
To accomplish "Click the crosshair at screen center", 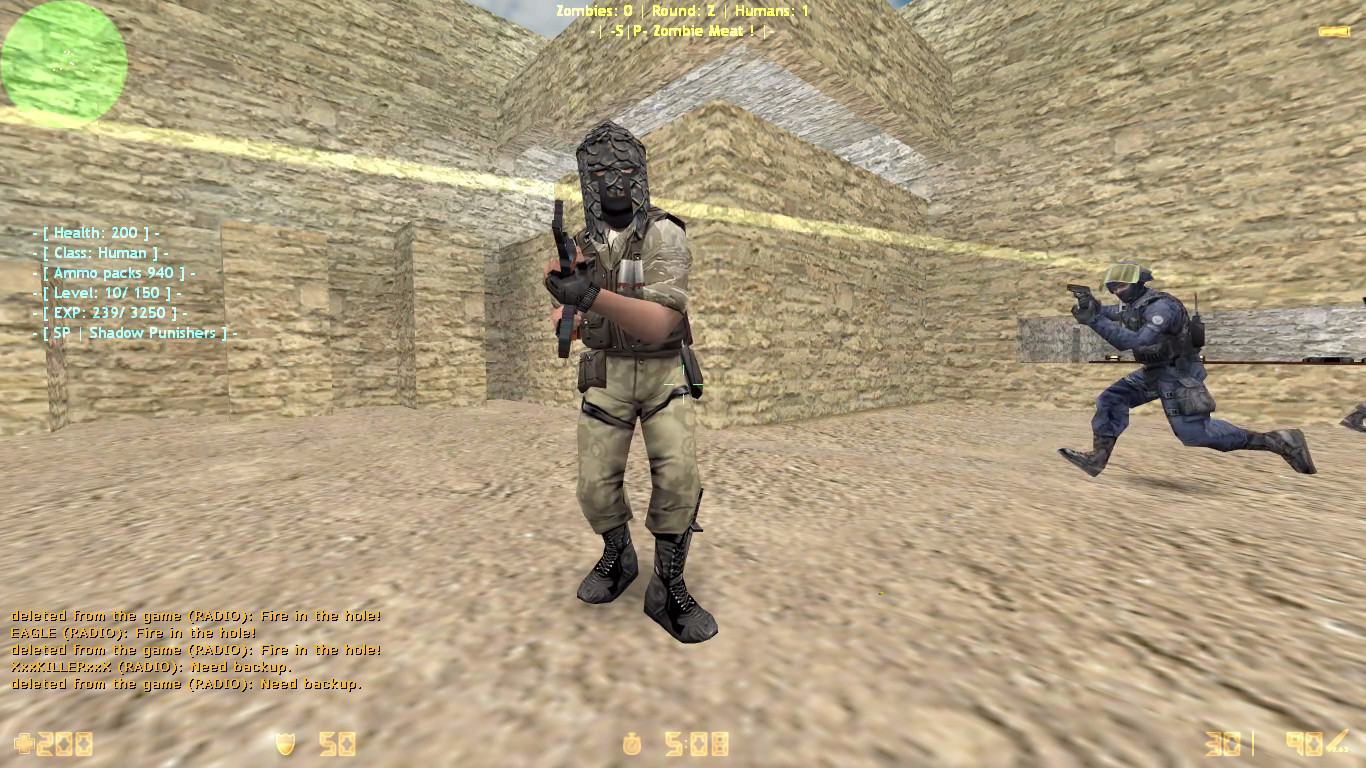I will click(683, 384).
